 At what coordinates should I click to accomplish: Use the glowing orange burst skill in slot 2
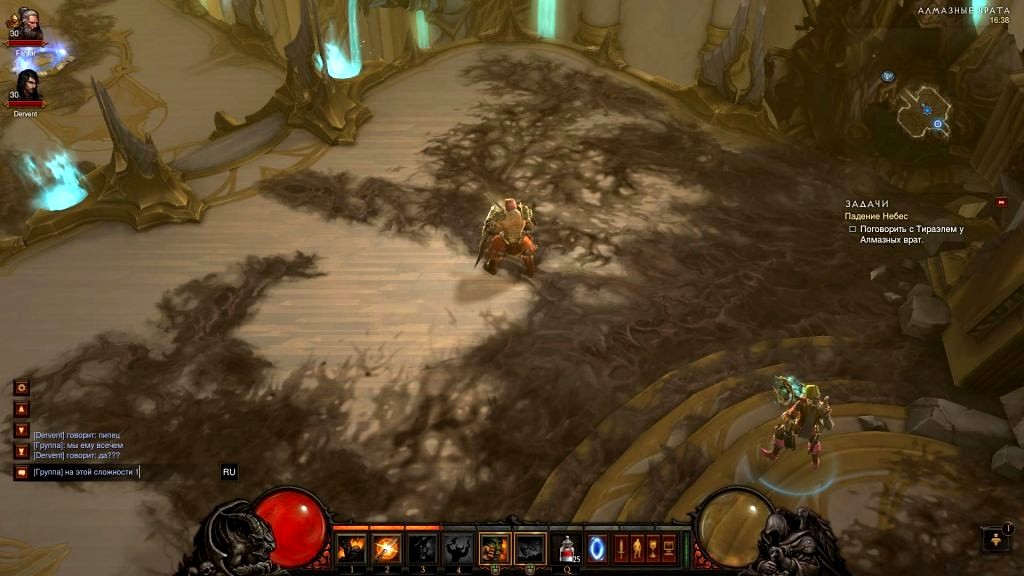tap(387, 548)
